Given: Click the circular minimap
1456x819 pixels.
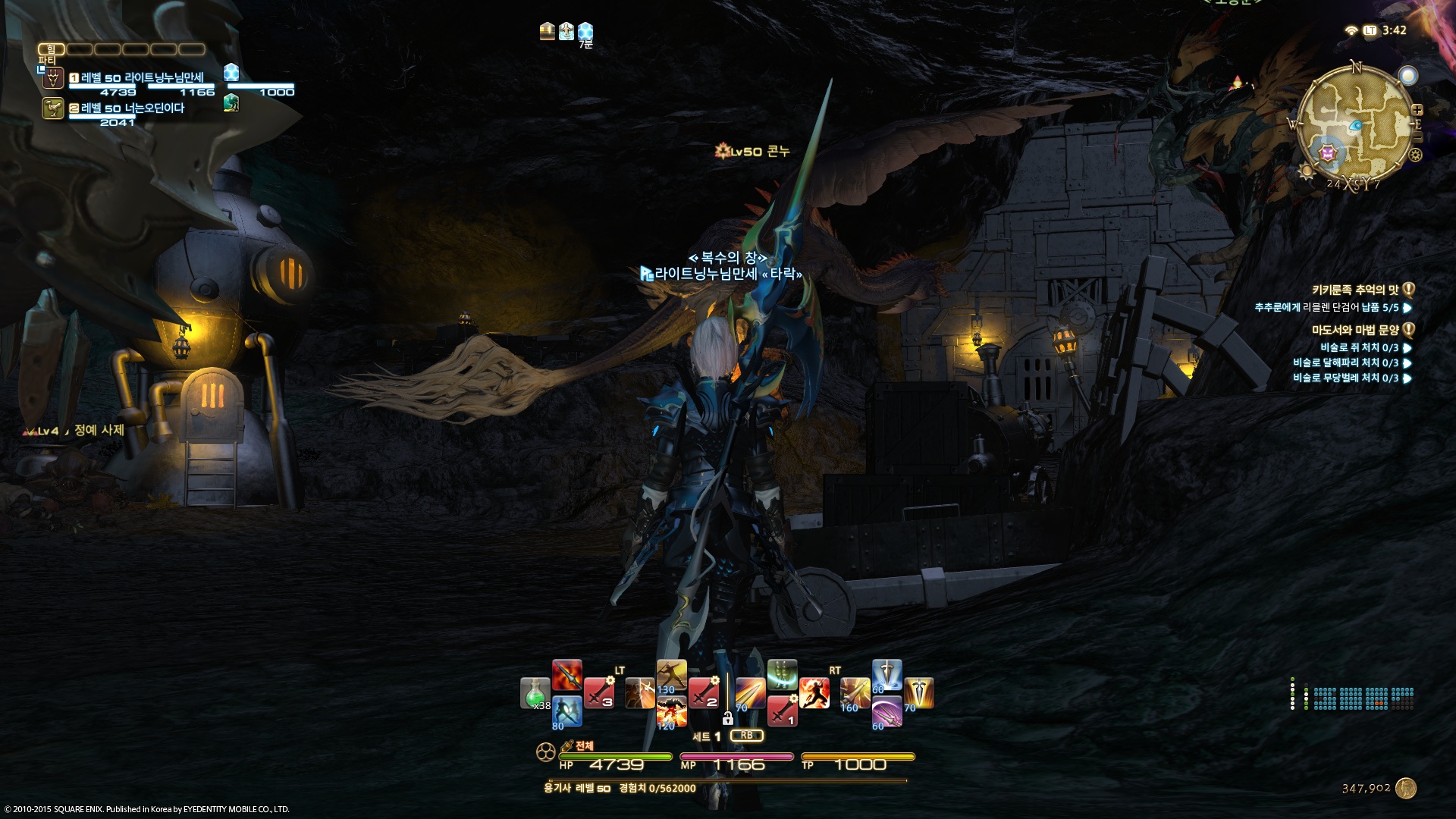Looking at the screenshot, I should click(1355, 124).
